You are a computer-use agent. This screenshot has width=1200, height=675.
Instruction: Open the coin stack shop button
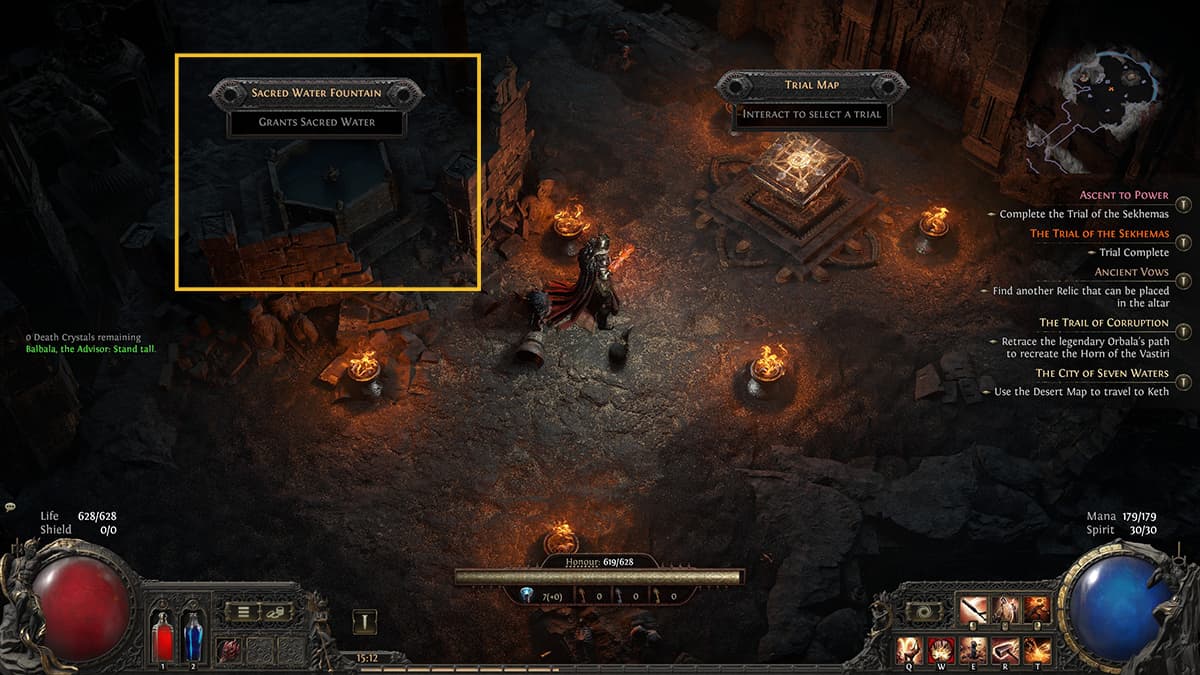(x=276, y=612)
